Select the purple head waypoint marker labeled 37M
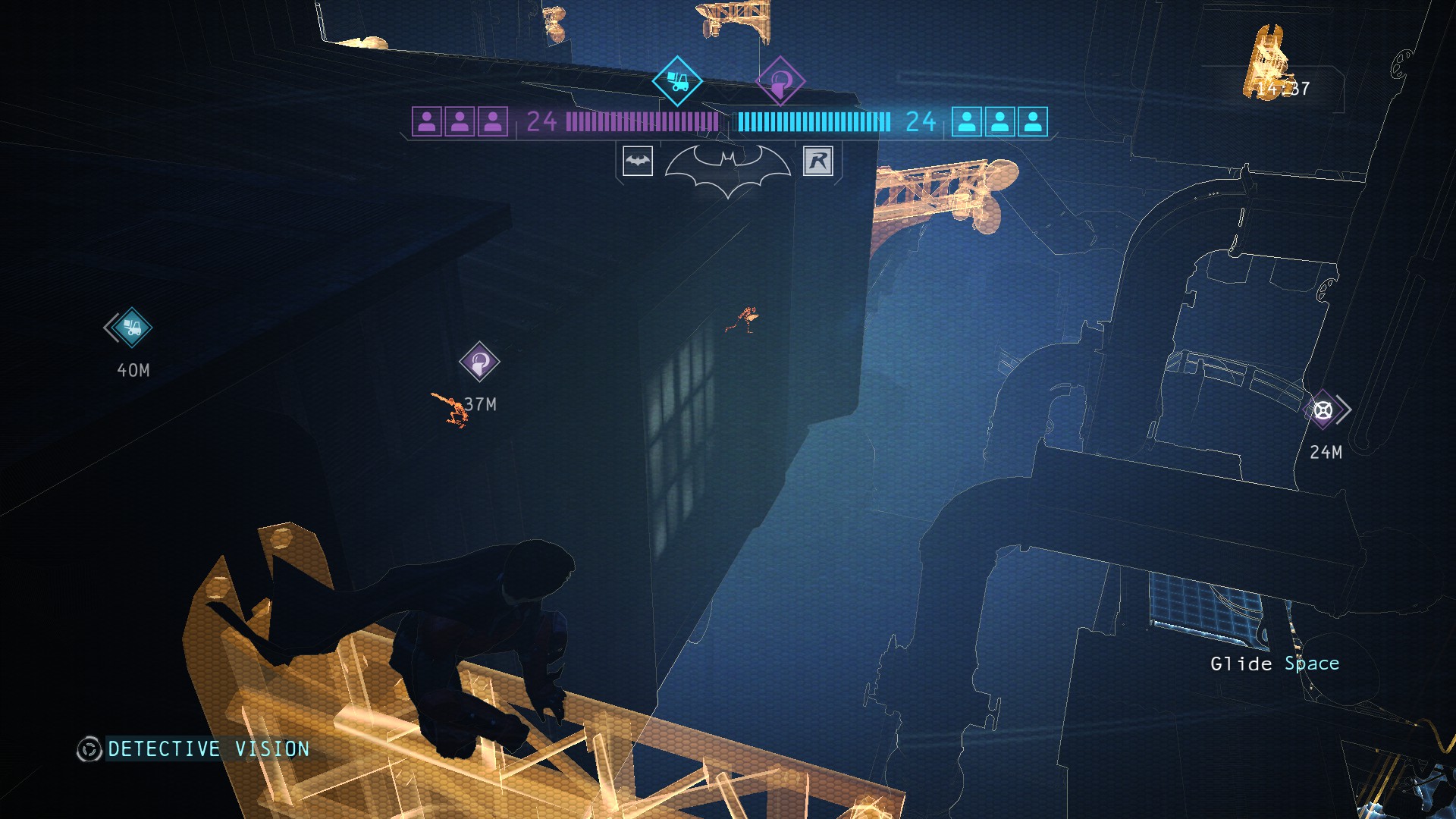1456x819 pixels. (479, 362)
